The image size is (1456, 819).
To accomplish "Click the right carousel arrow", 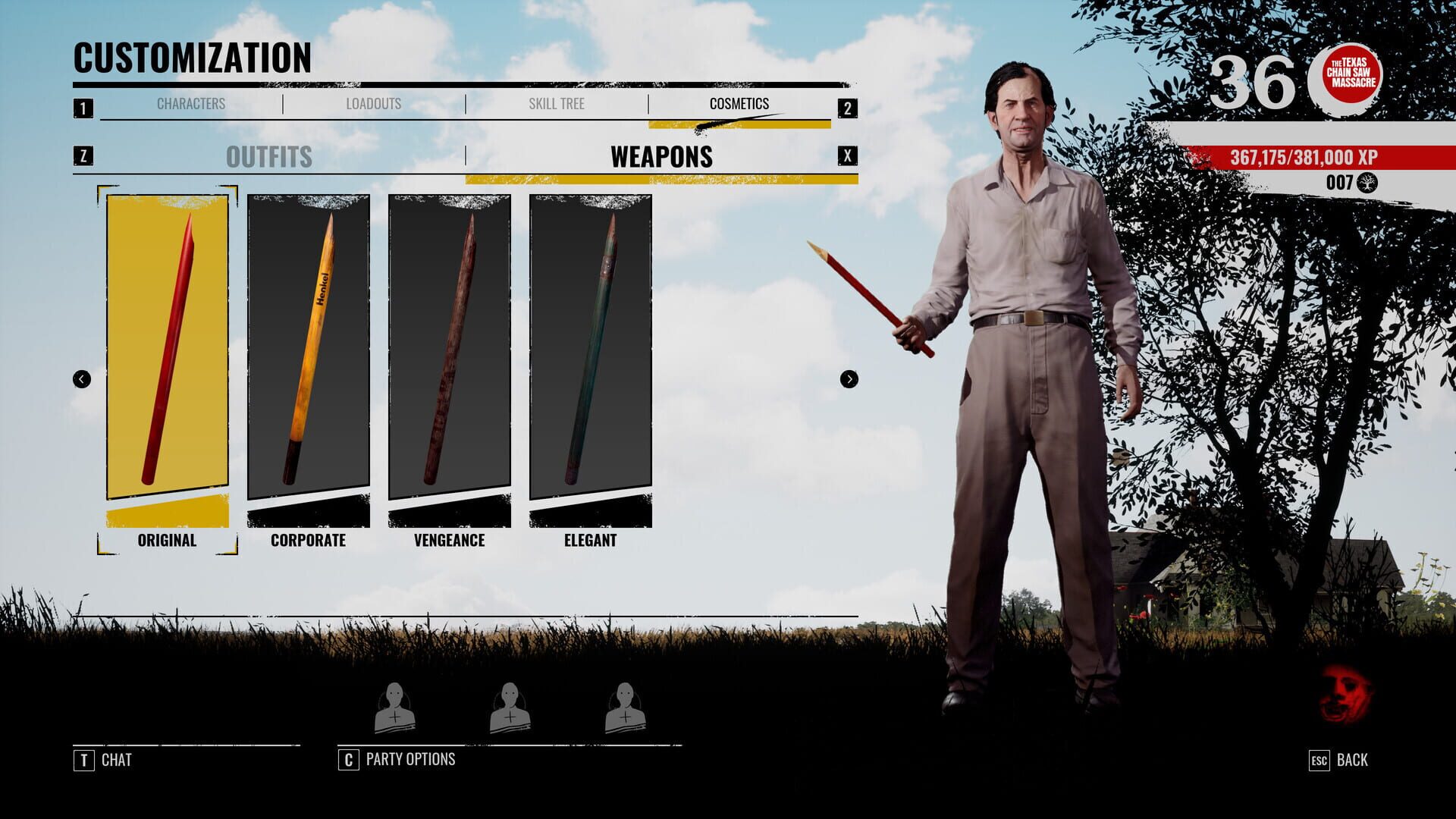I will tap(849, 377).
